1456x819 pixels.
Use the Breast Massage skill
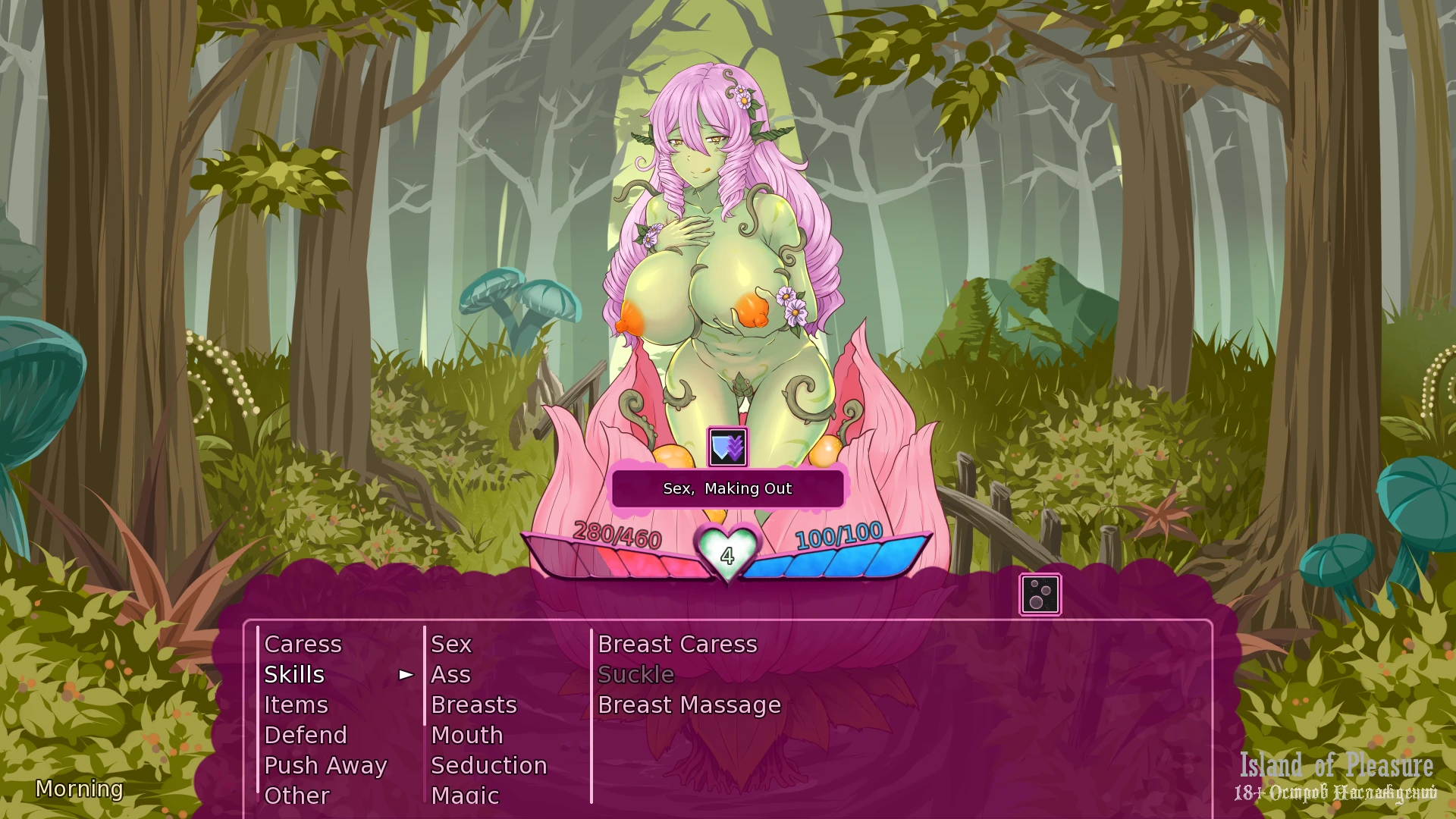pos(689,704)
